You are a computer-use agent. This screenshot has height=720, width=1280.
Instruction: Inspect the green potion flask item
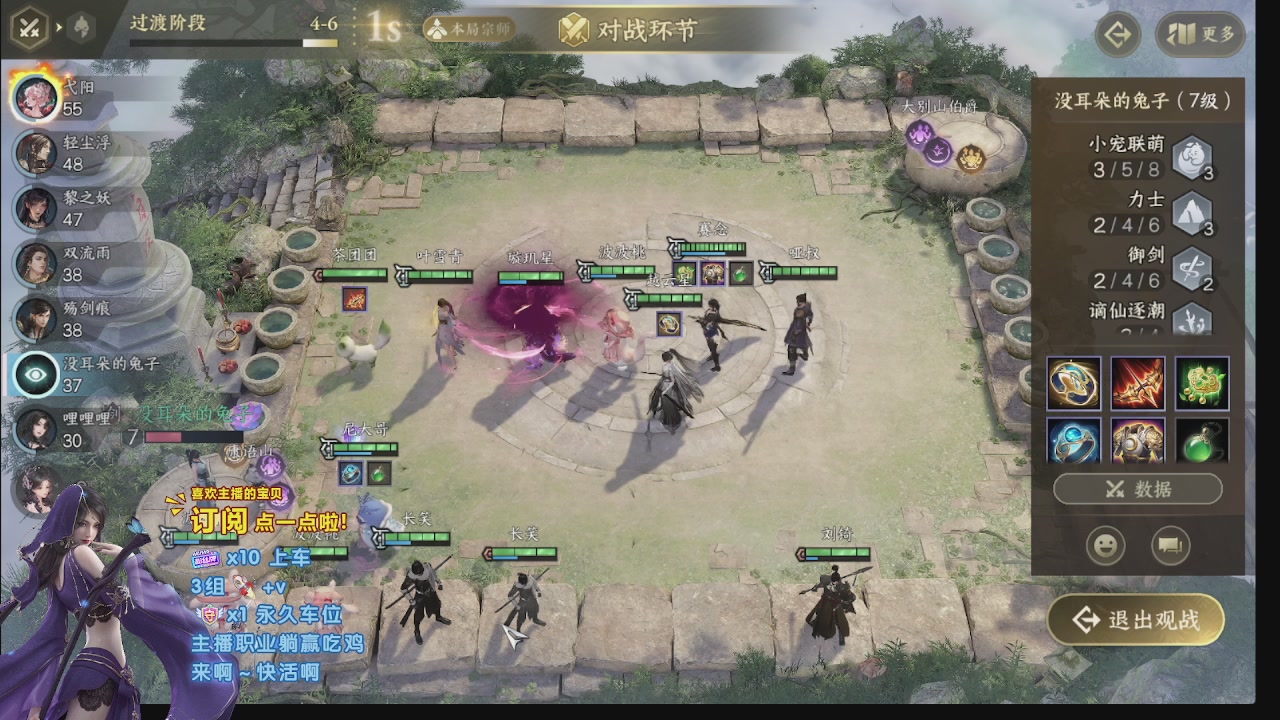click(1202, 440)
